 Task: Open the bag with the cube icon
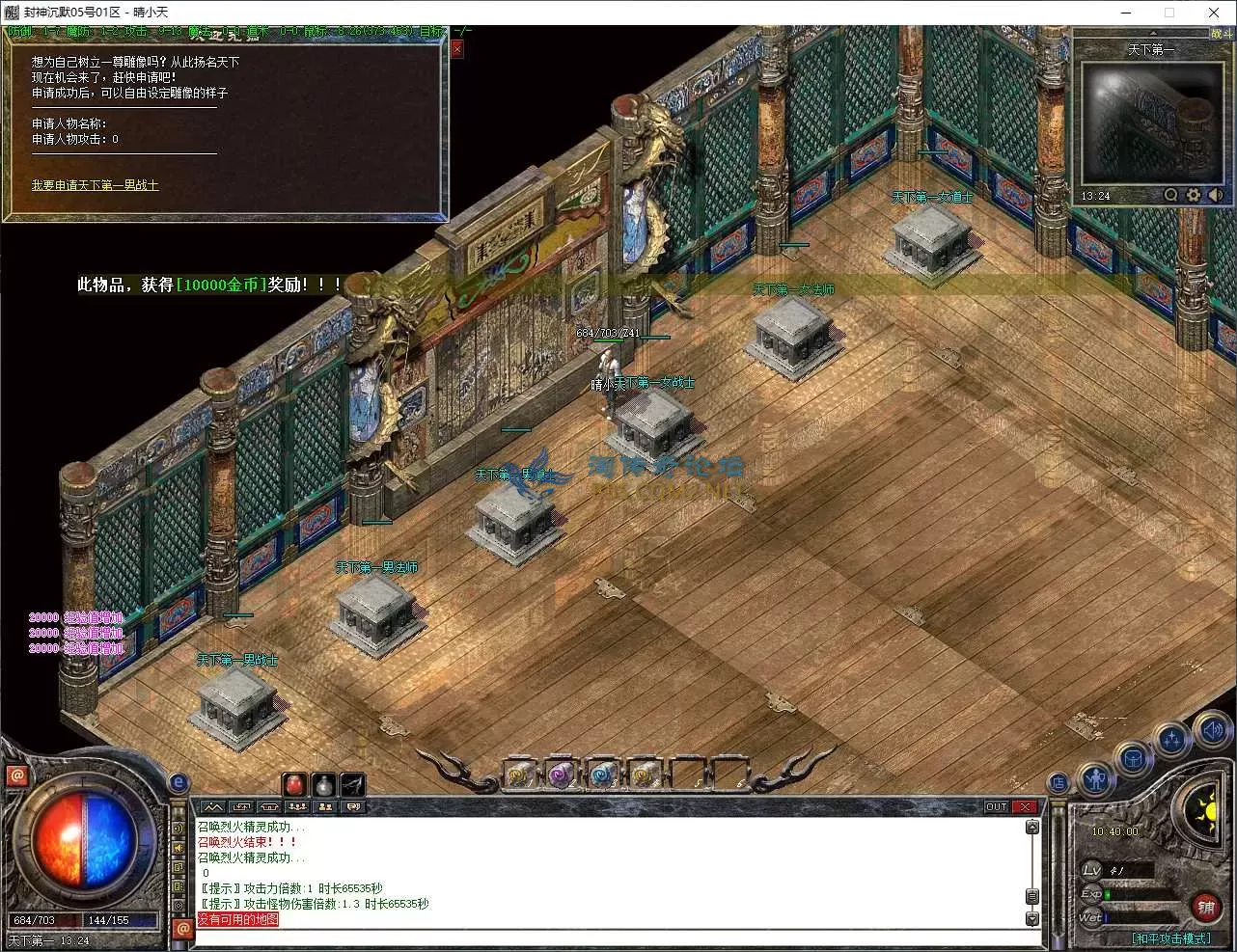click(1134, 759)
